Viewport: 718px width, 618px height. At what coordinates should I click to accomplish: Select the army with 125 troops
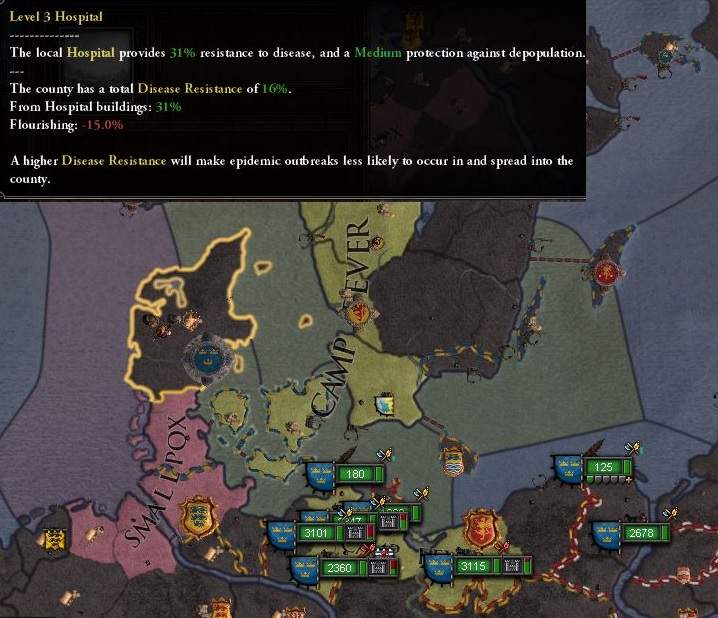(x=603, y=467)
